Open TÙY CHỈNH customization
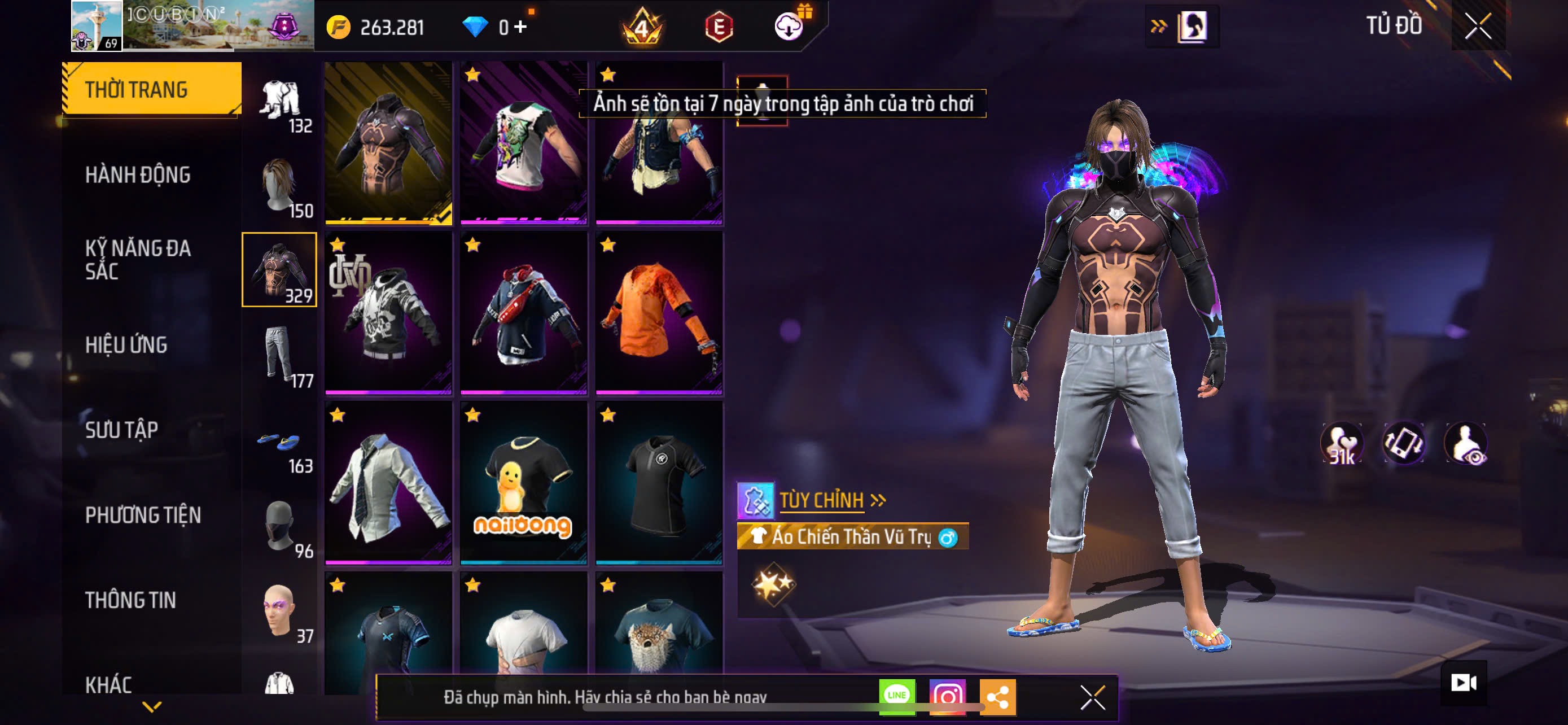The height and width of the screenshot is (725, 1568). [x=822, y=500]
